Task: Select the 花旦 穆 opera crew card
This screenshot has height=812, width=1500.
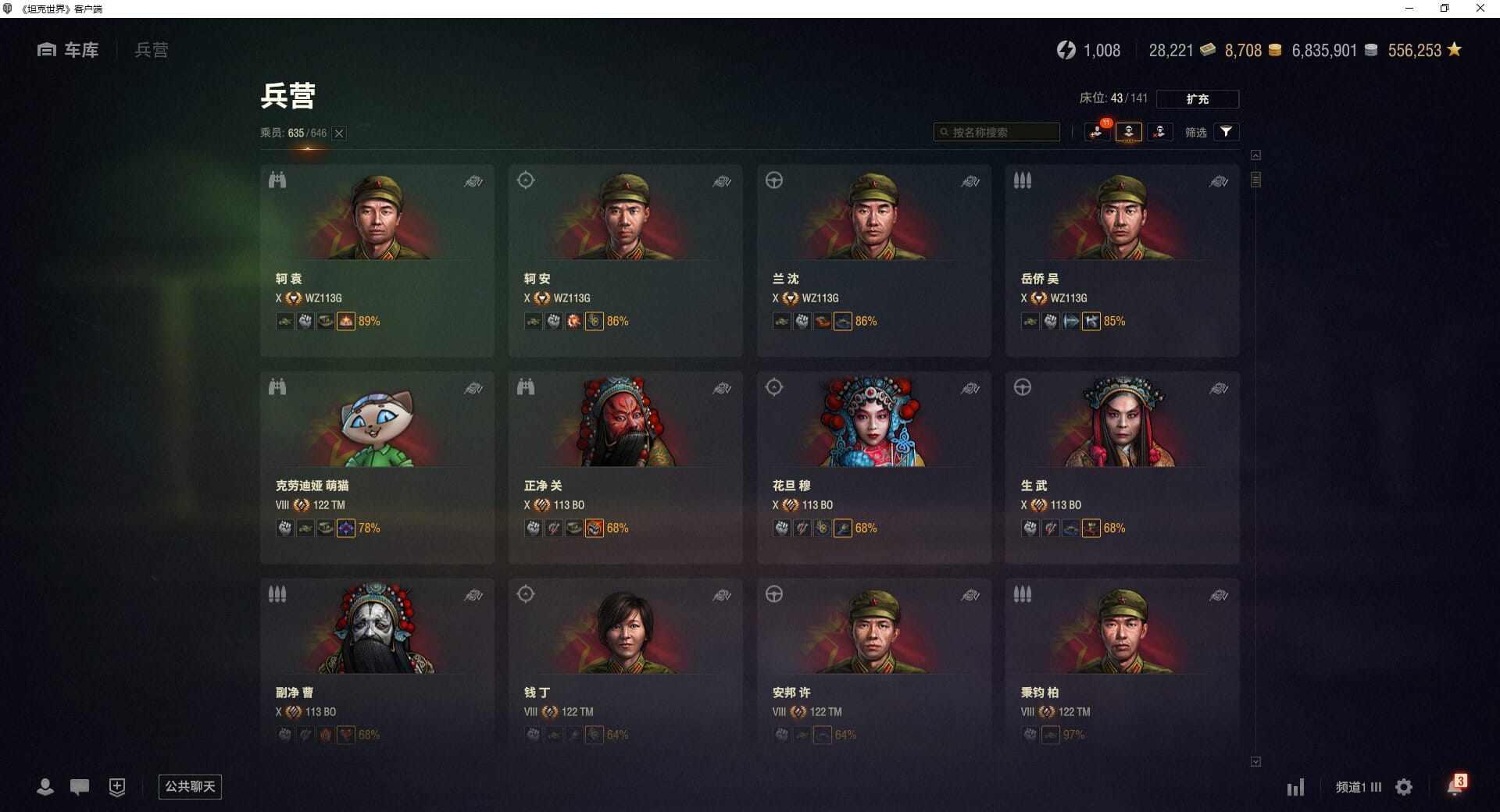Action: (873, 467)
